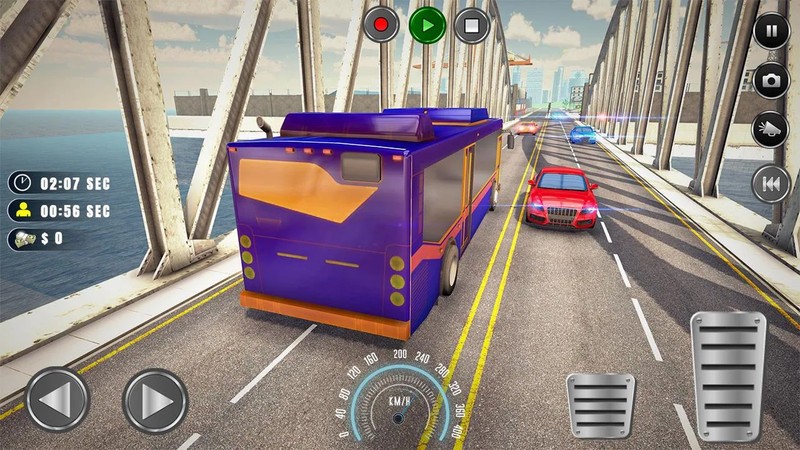Tap the rewind skip-back button
Screen dimensions: 800x450
click(771, 184)
